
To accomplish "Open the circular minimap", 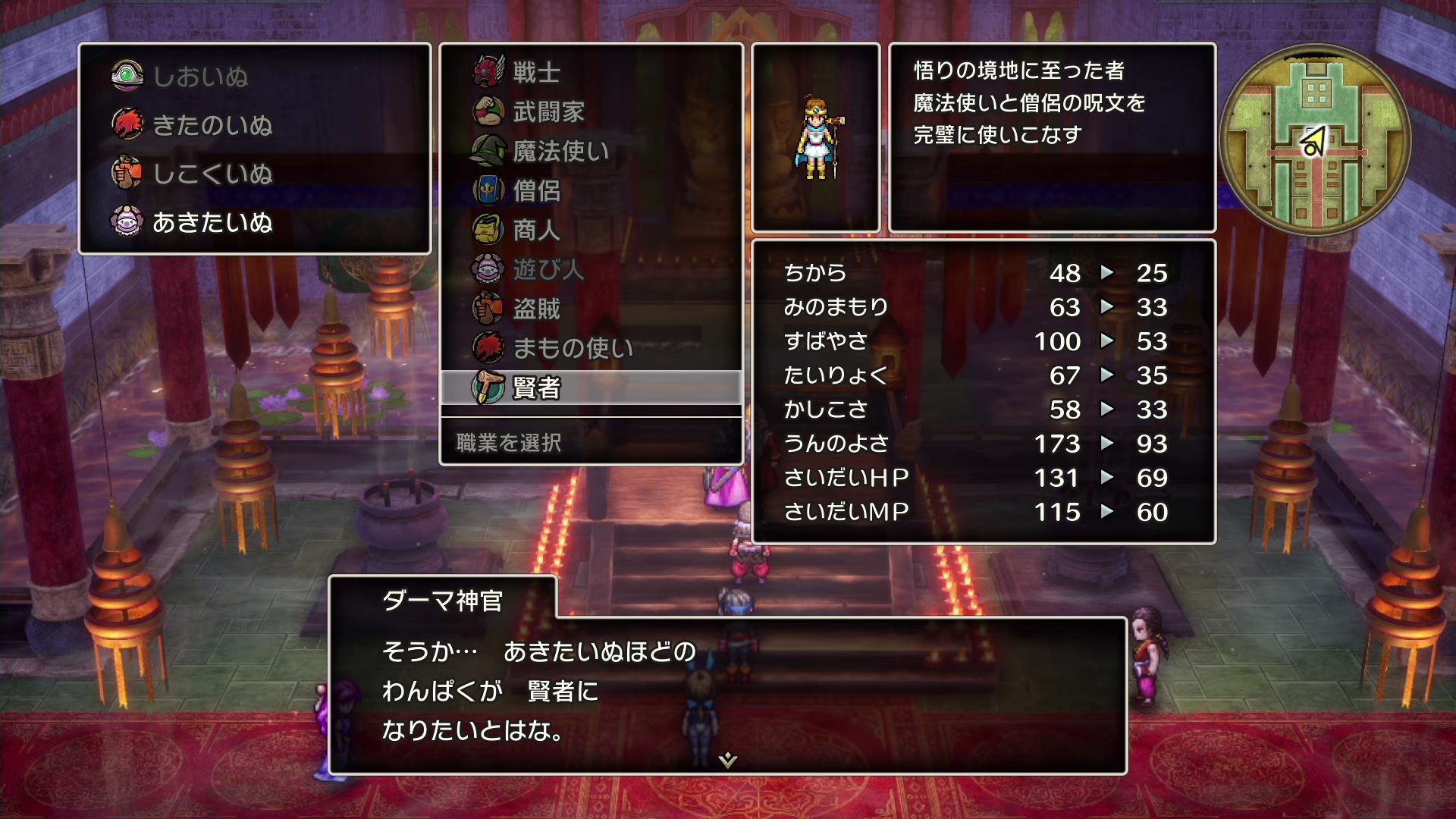I will (1316, 140).
